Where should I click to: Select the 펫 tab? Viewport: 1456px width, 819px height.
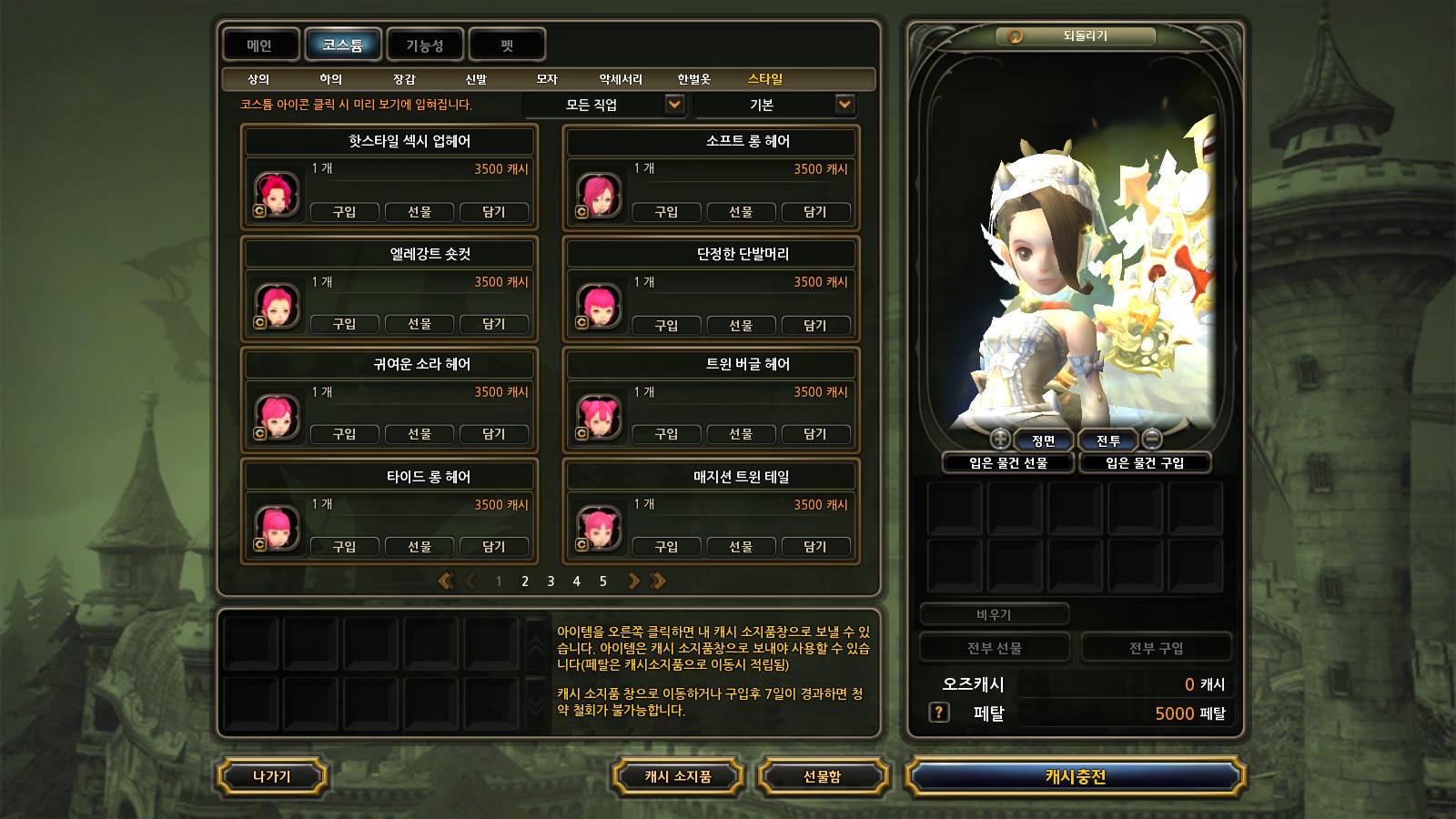[x=507, y=45]
